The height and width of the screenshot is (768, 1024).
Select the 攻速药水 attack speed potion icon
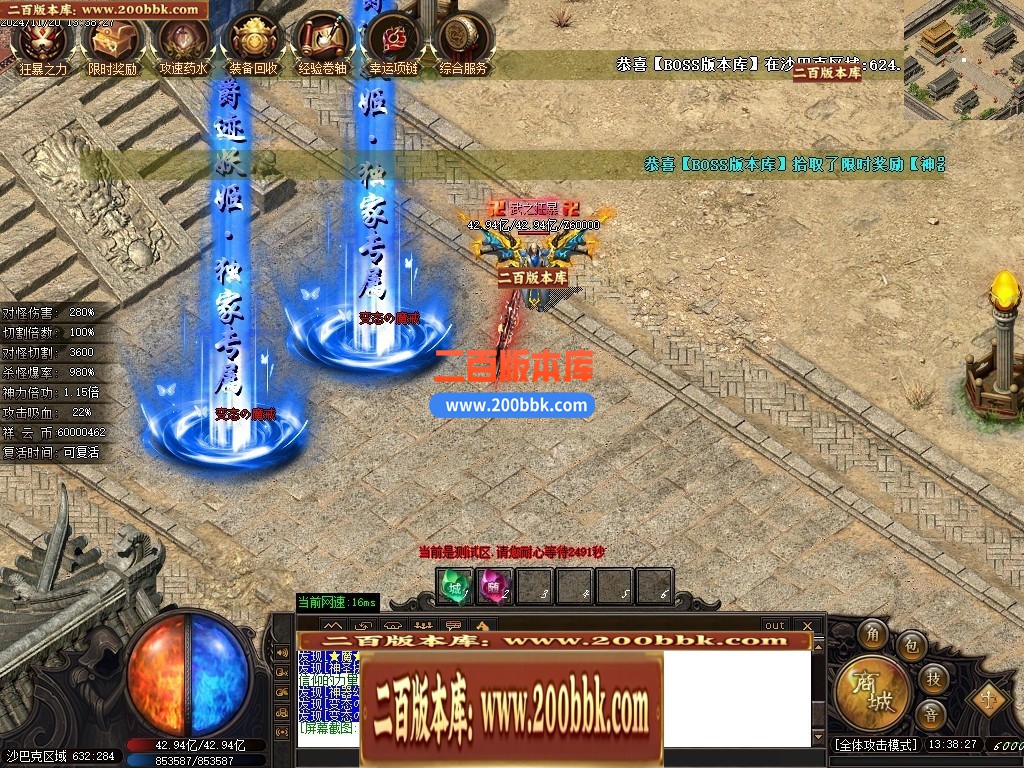[183, 42]
